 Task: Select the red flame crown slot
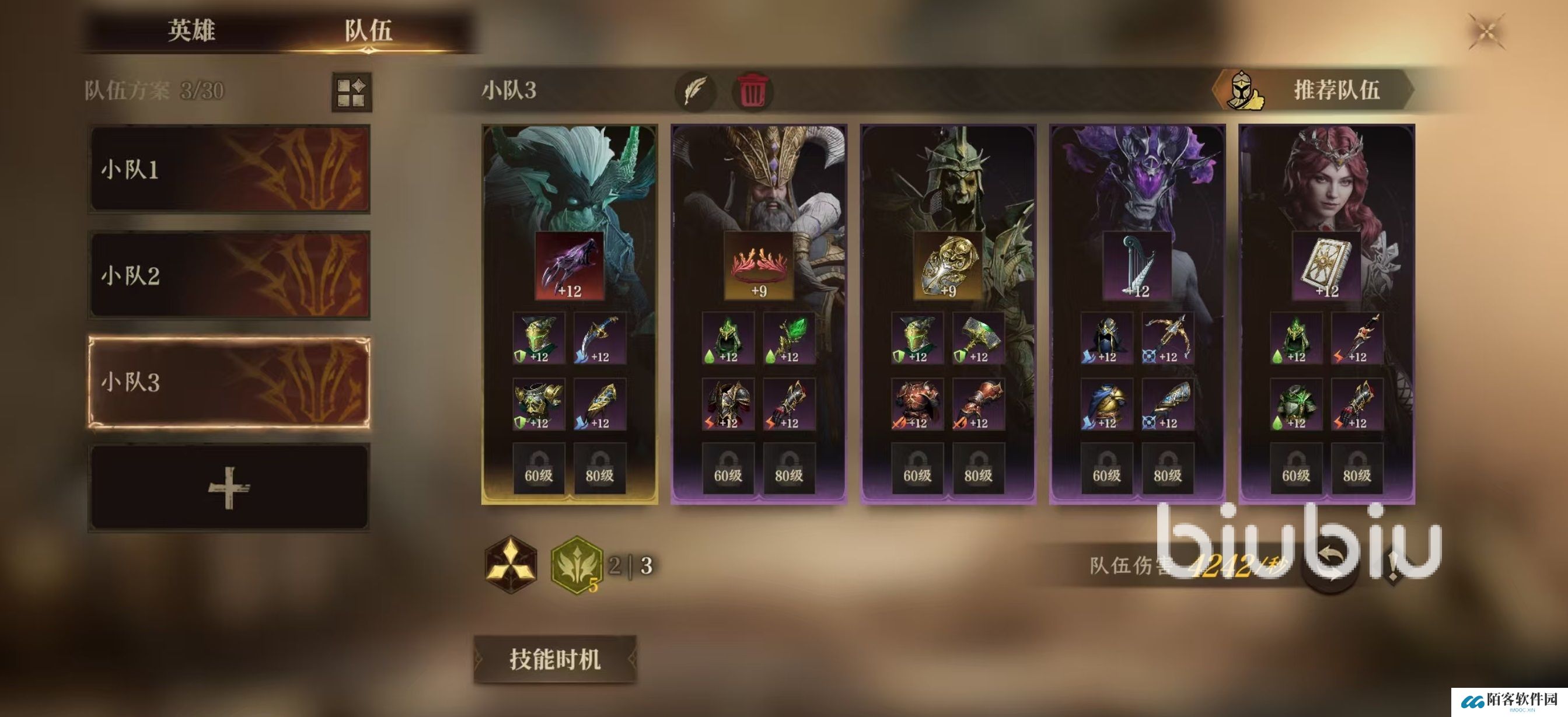(x=759, y=266)
